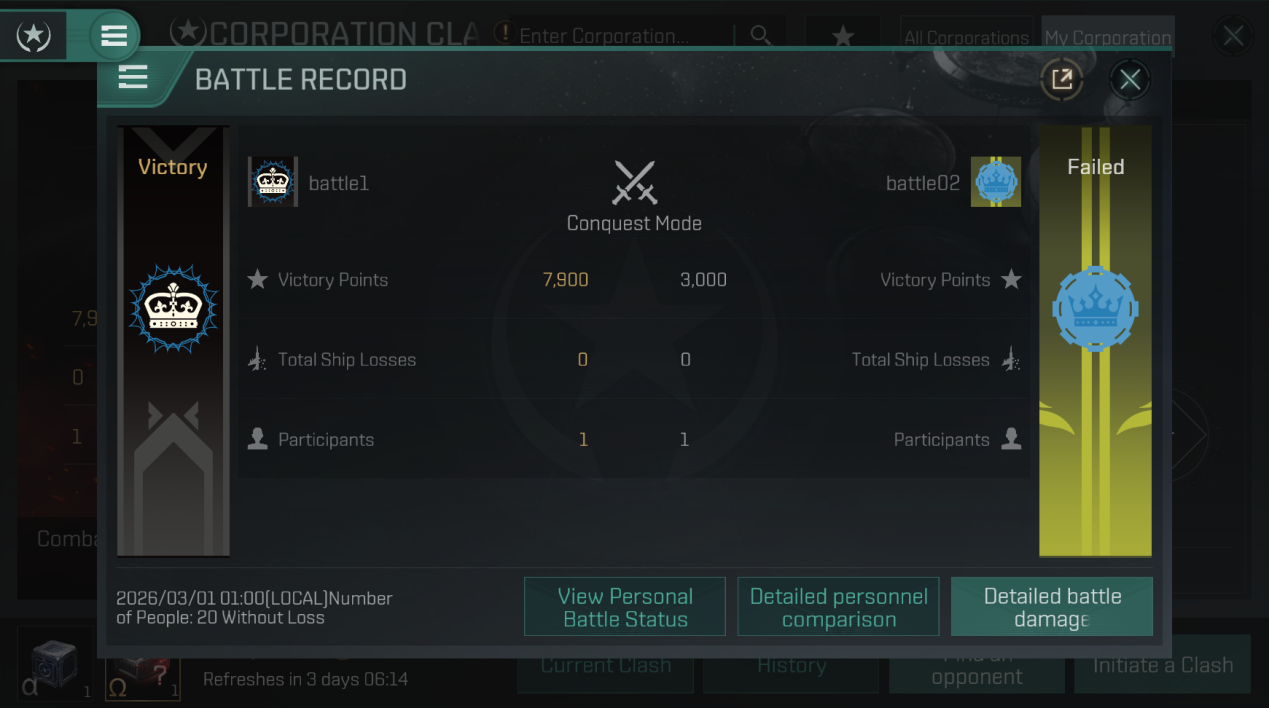Select the omega mystery crate
Screen dimensions: 1269x708
click(143, 676)
